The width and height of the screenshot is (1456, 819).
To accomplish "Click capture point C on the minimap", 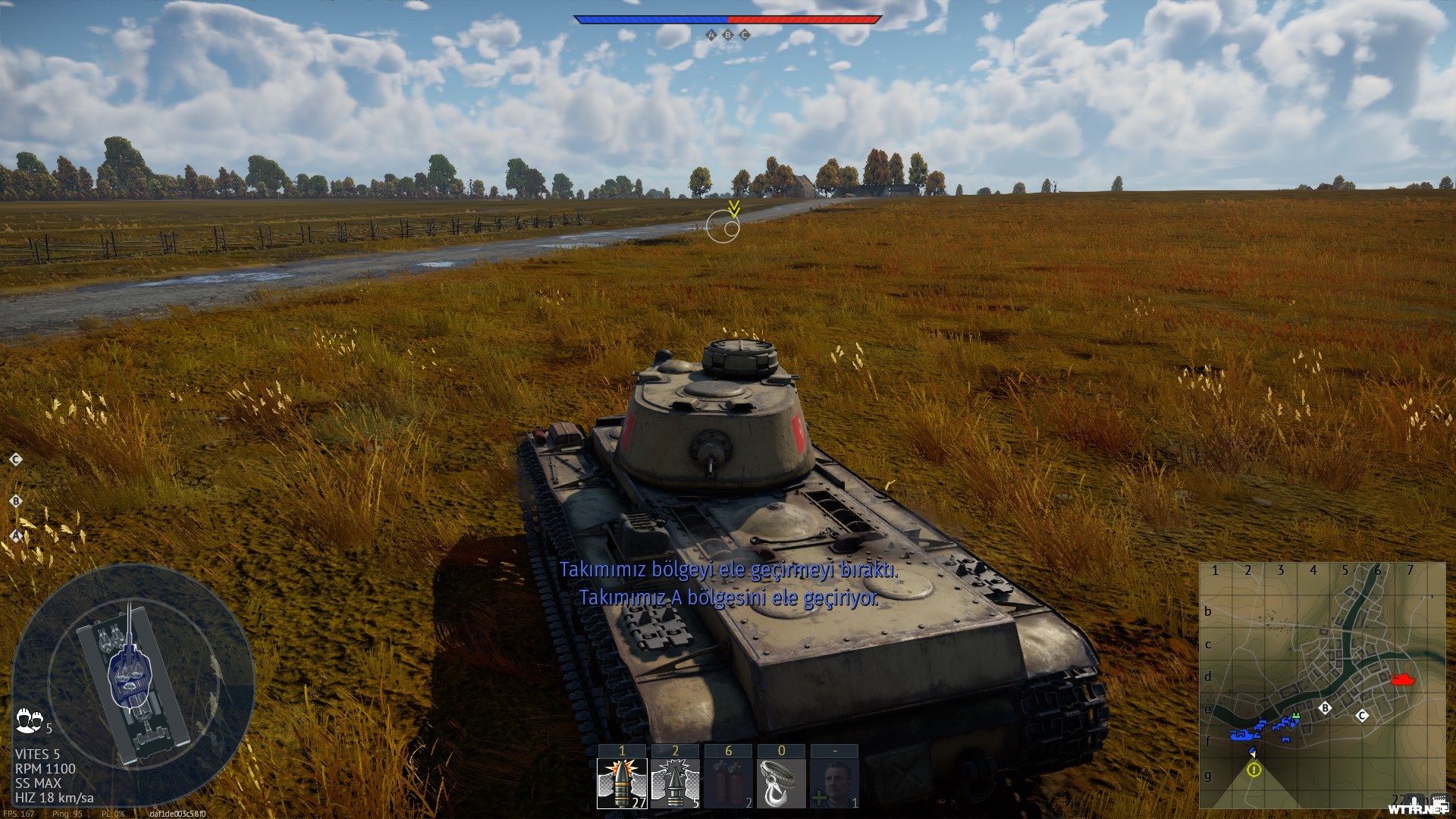I will tap(1362, 715).
